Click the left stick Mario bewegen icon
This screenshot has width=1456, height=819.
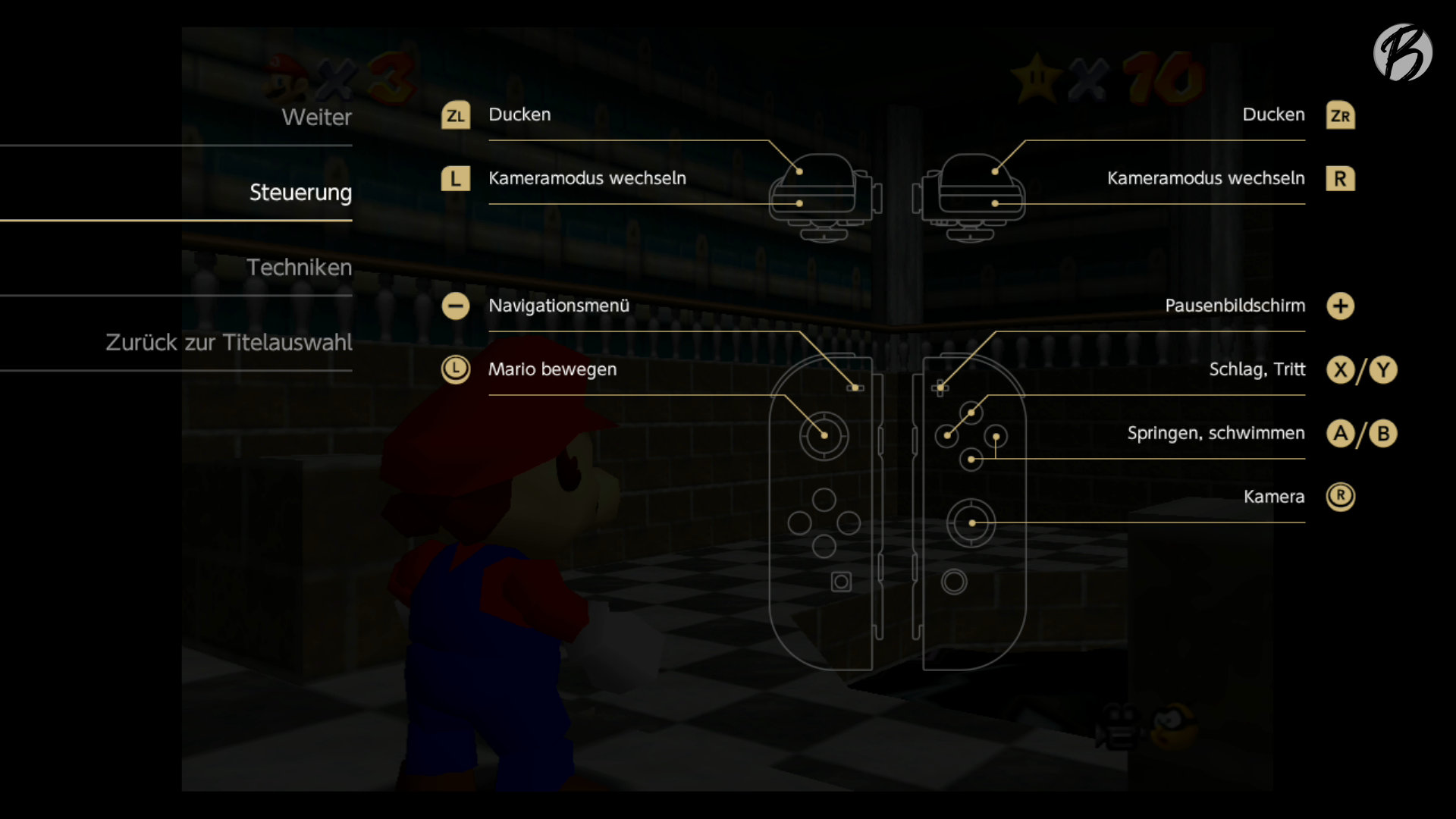[456, 370]
